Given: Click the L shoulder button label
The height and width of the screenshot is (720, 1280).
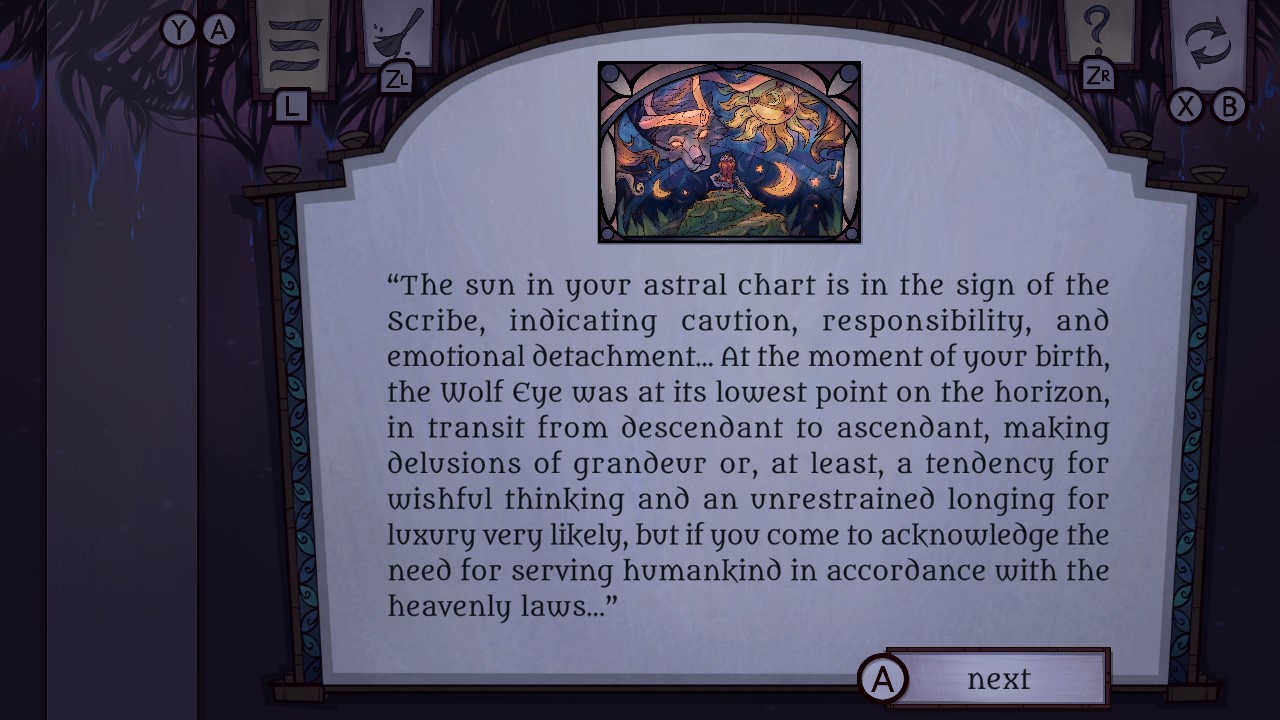Looking at the screenshot, I should 290,105.
